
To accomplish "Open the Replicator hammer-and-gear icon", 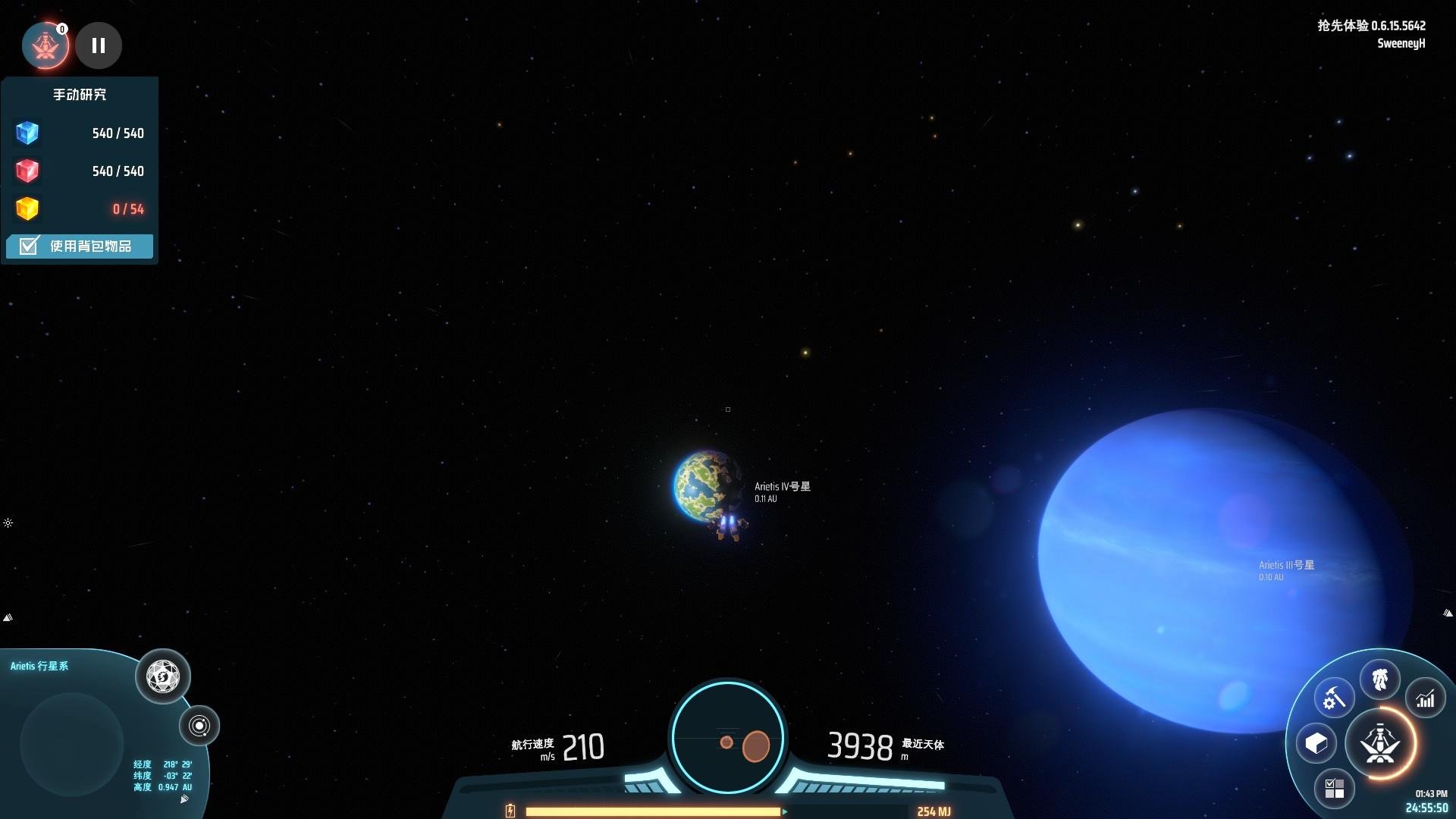I will [x=1335, y=696].
